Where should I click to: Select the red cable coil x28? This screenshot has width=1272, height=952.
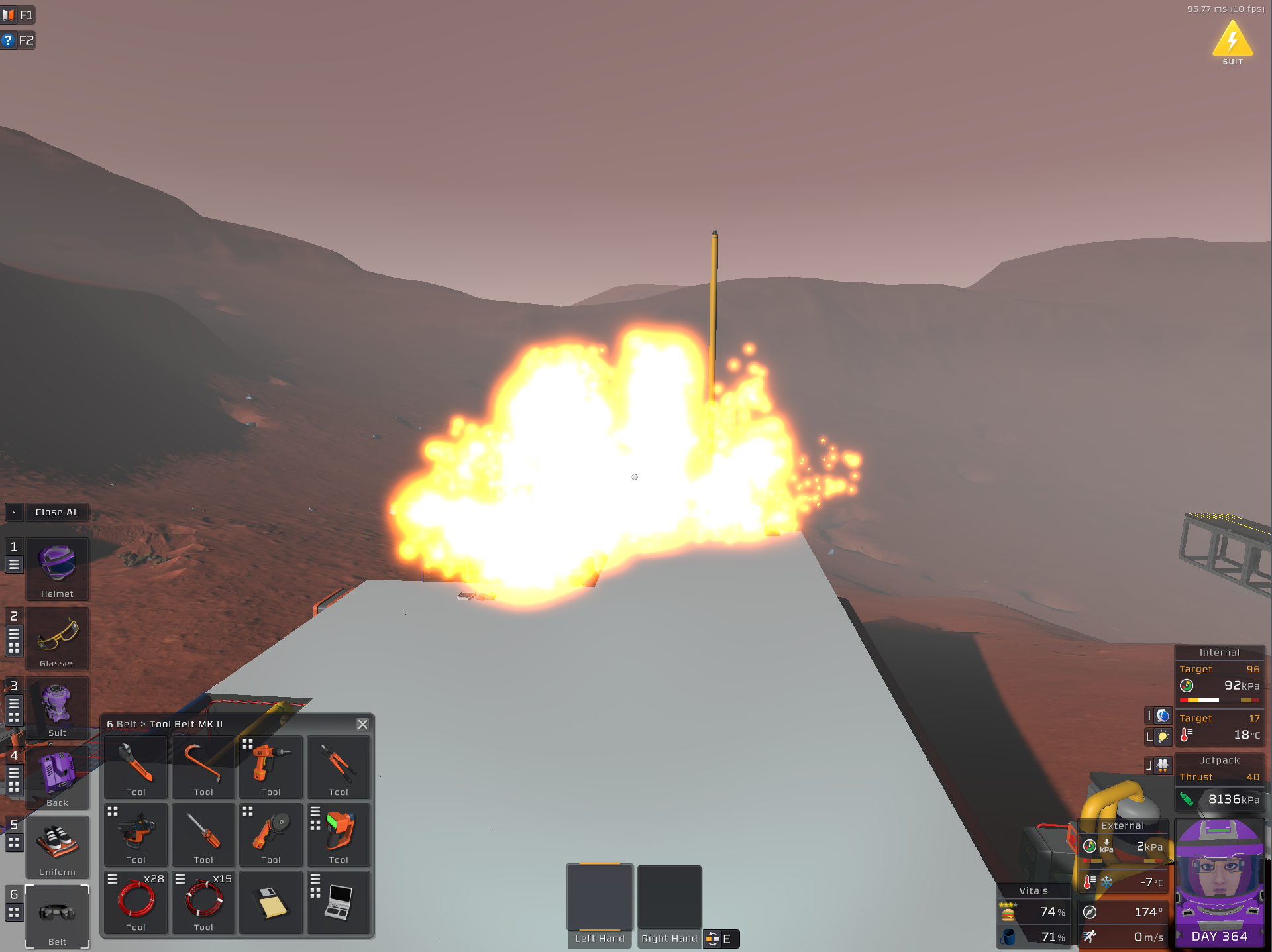click(x=136, y=901)
